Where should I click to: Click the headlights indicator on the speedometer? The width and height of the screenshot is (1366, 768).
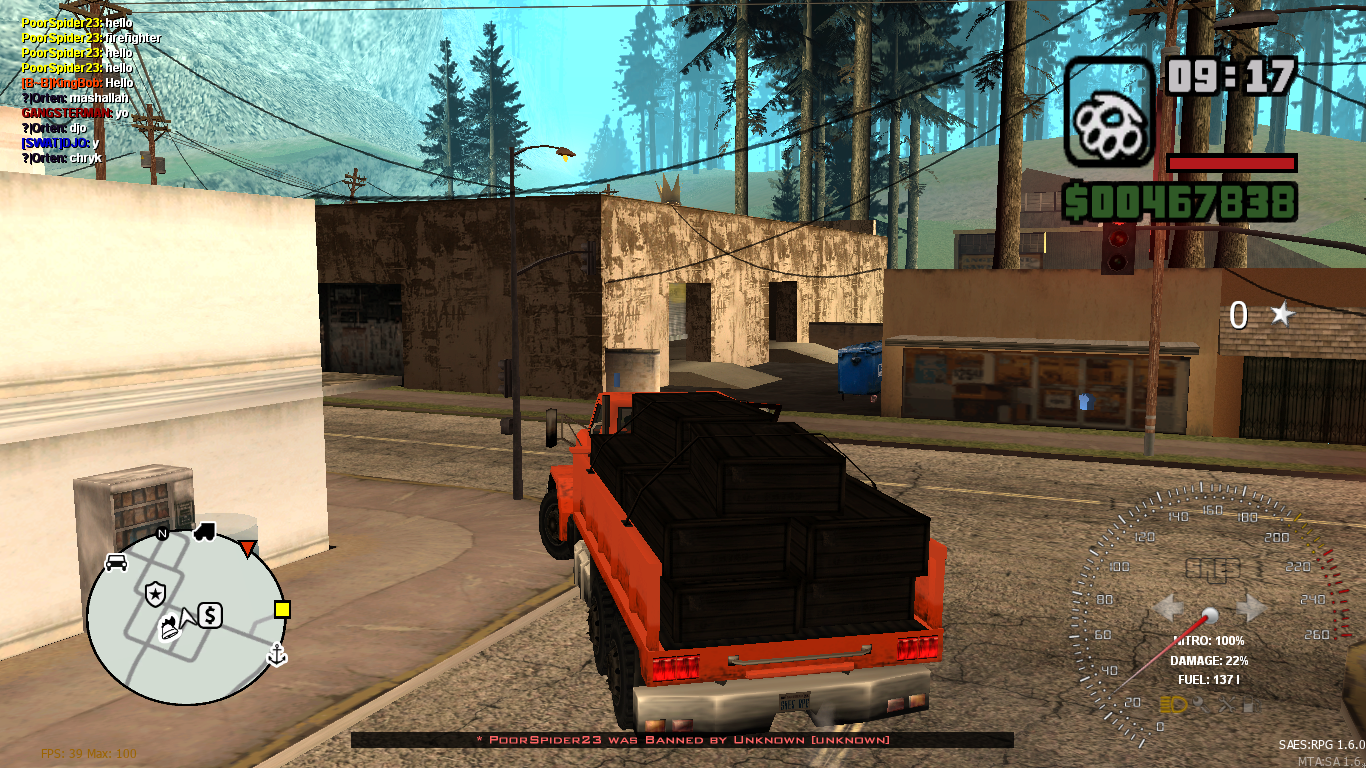[x=1172, y=705]
